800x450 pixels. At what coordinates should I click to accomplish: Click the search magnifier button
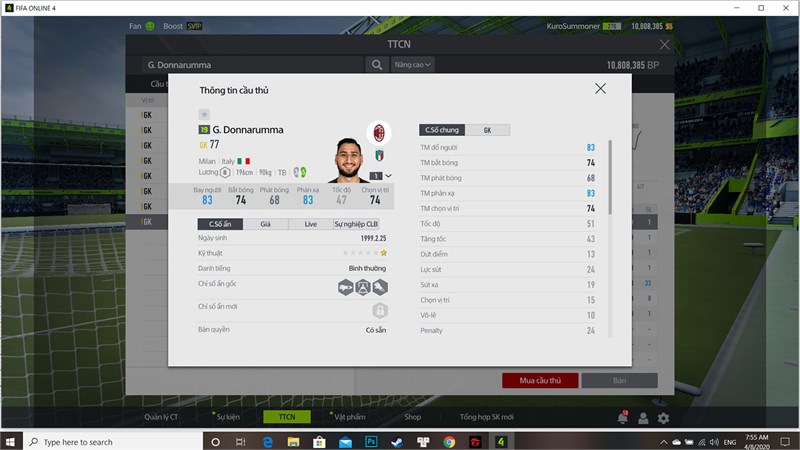[377, 65]
